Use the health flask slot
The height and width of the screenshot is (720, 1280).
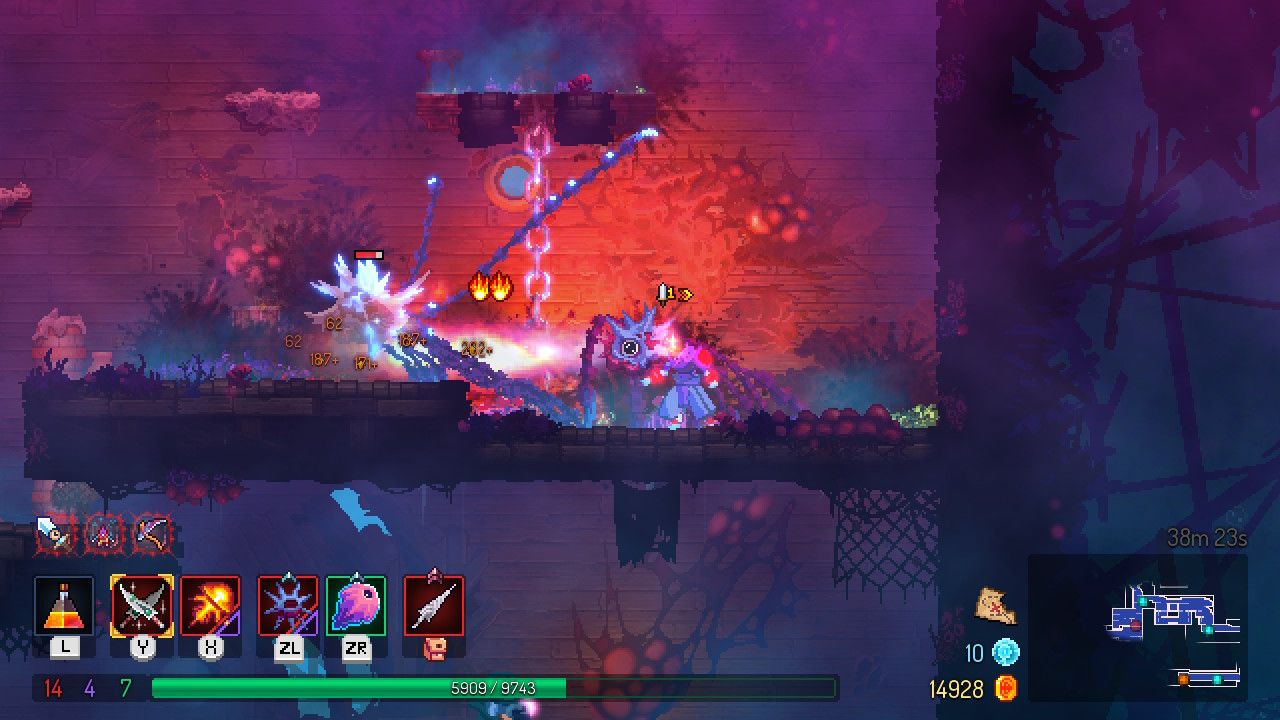point(64,605)
